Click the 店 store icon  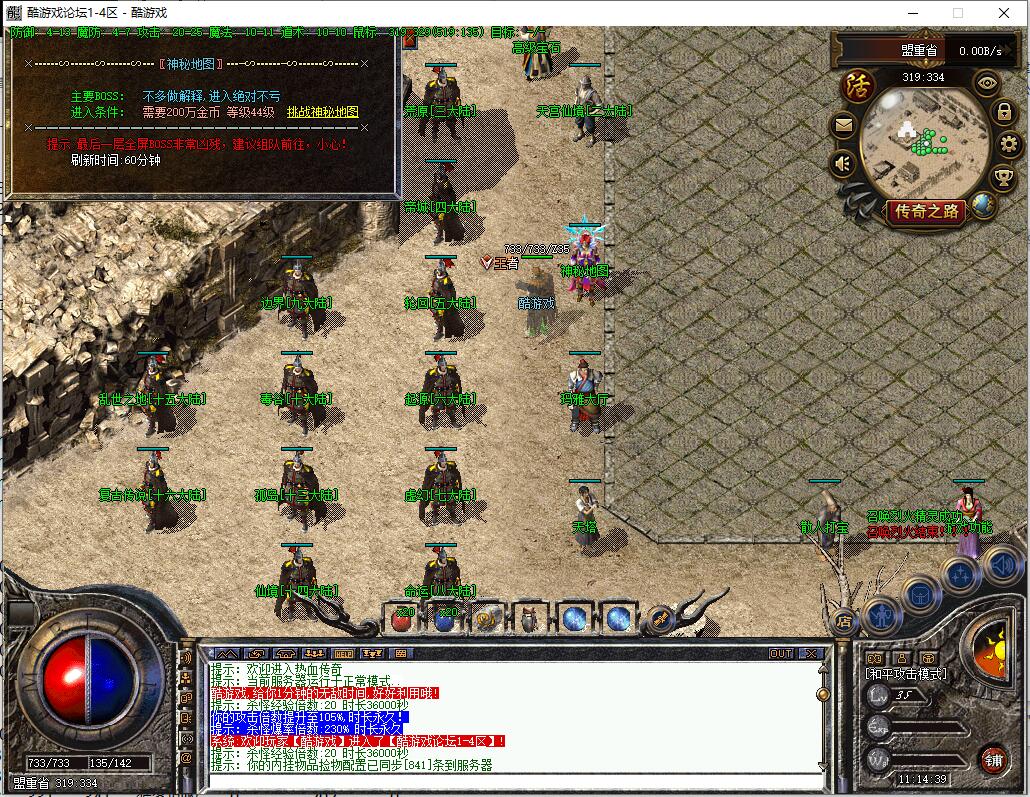pyautogui.click(x=842, y=620)
